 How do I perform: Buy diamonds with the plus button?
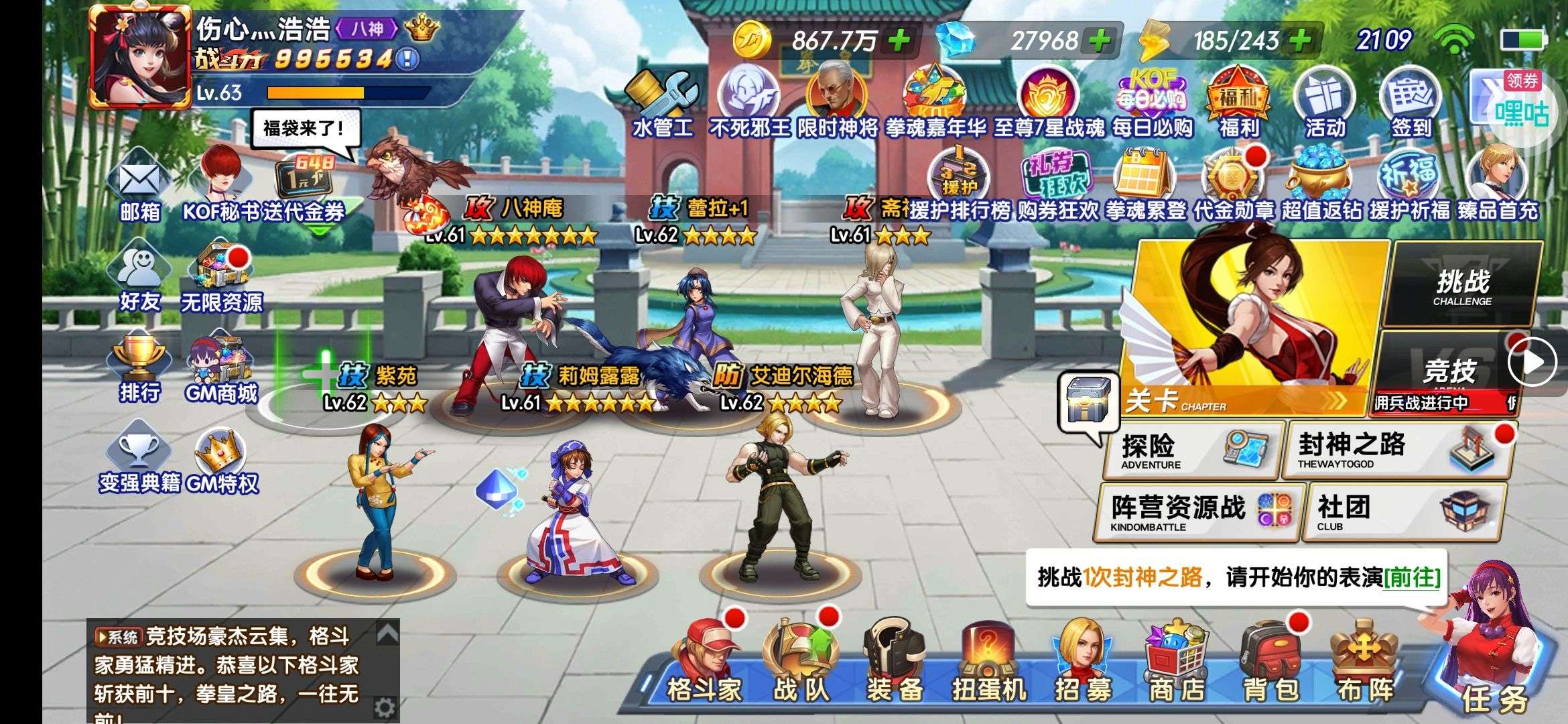1099,40
